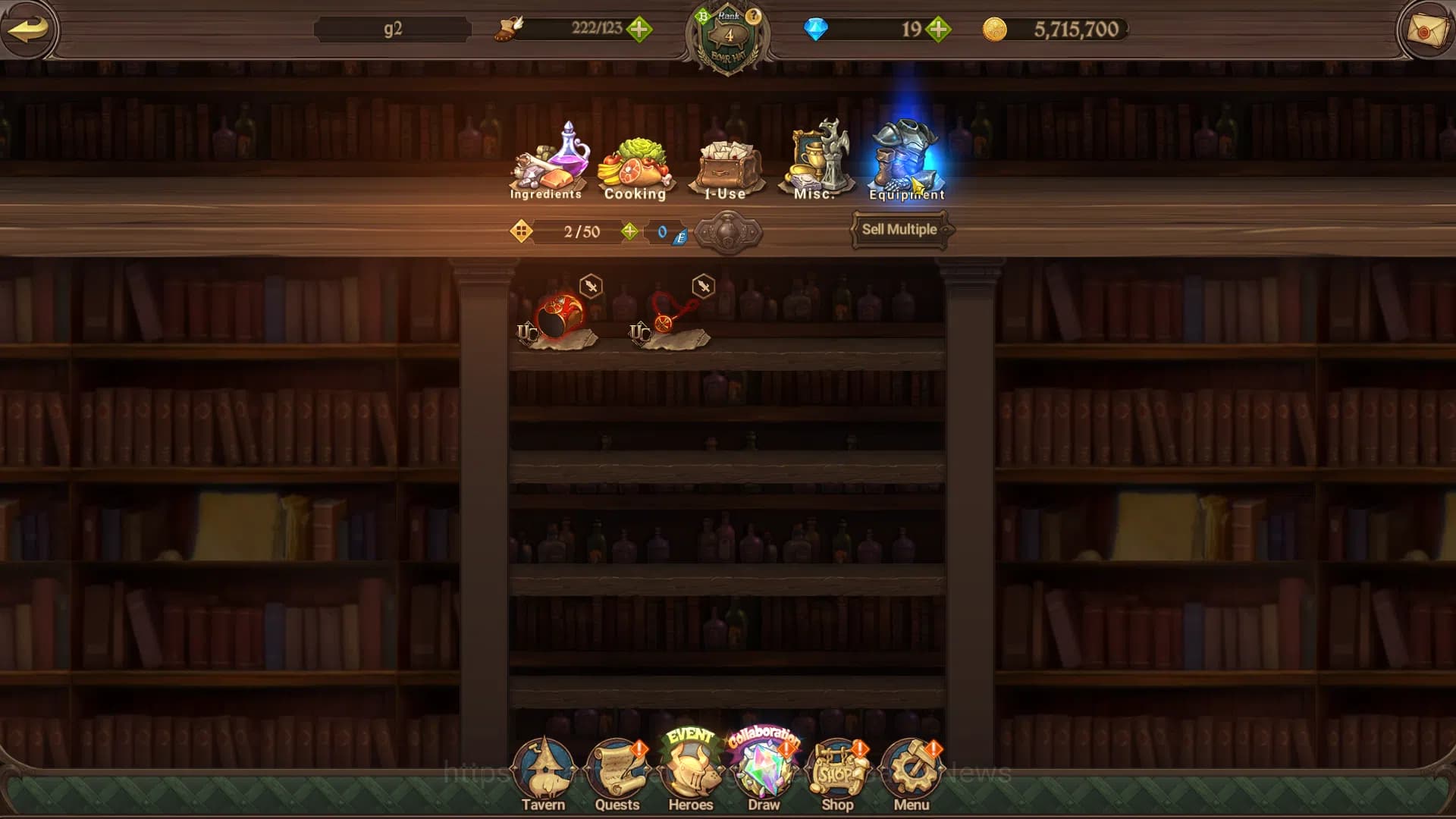The height and width of the screenshot is (819, 1456).
Task: Open the gear Menu button
Action: pyautogui.click(x=911, y=773)
